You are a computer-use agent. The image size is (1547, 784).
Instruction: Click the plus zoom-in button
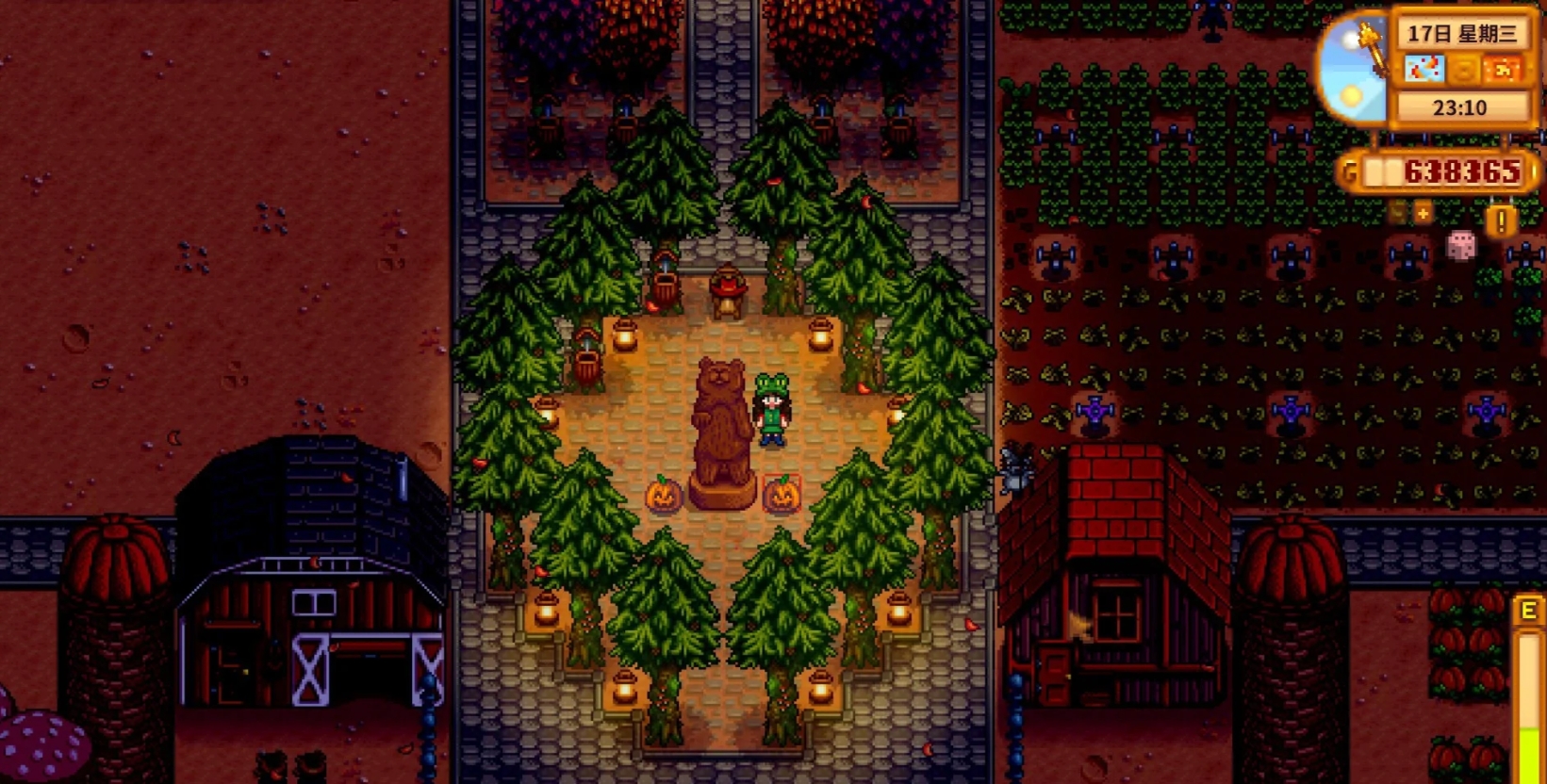pos(1423,214)
